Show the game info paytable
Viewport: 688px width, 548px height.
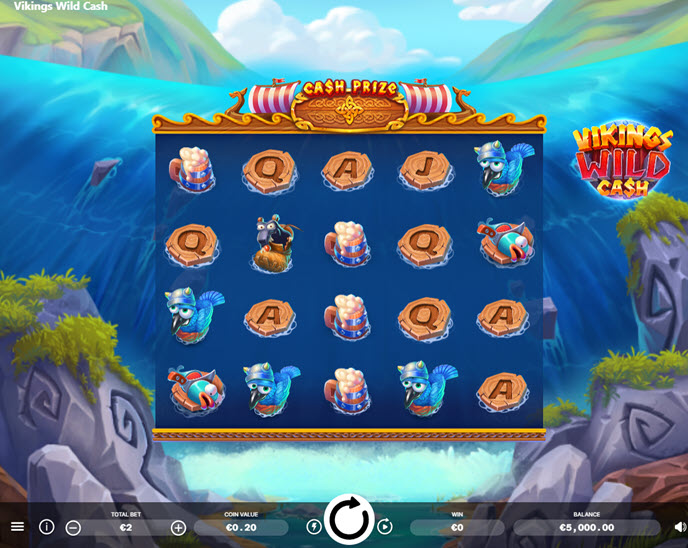pyautogui.click(x=46, y=527)
